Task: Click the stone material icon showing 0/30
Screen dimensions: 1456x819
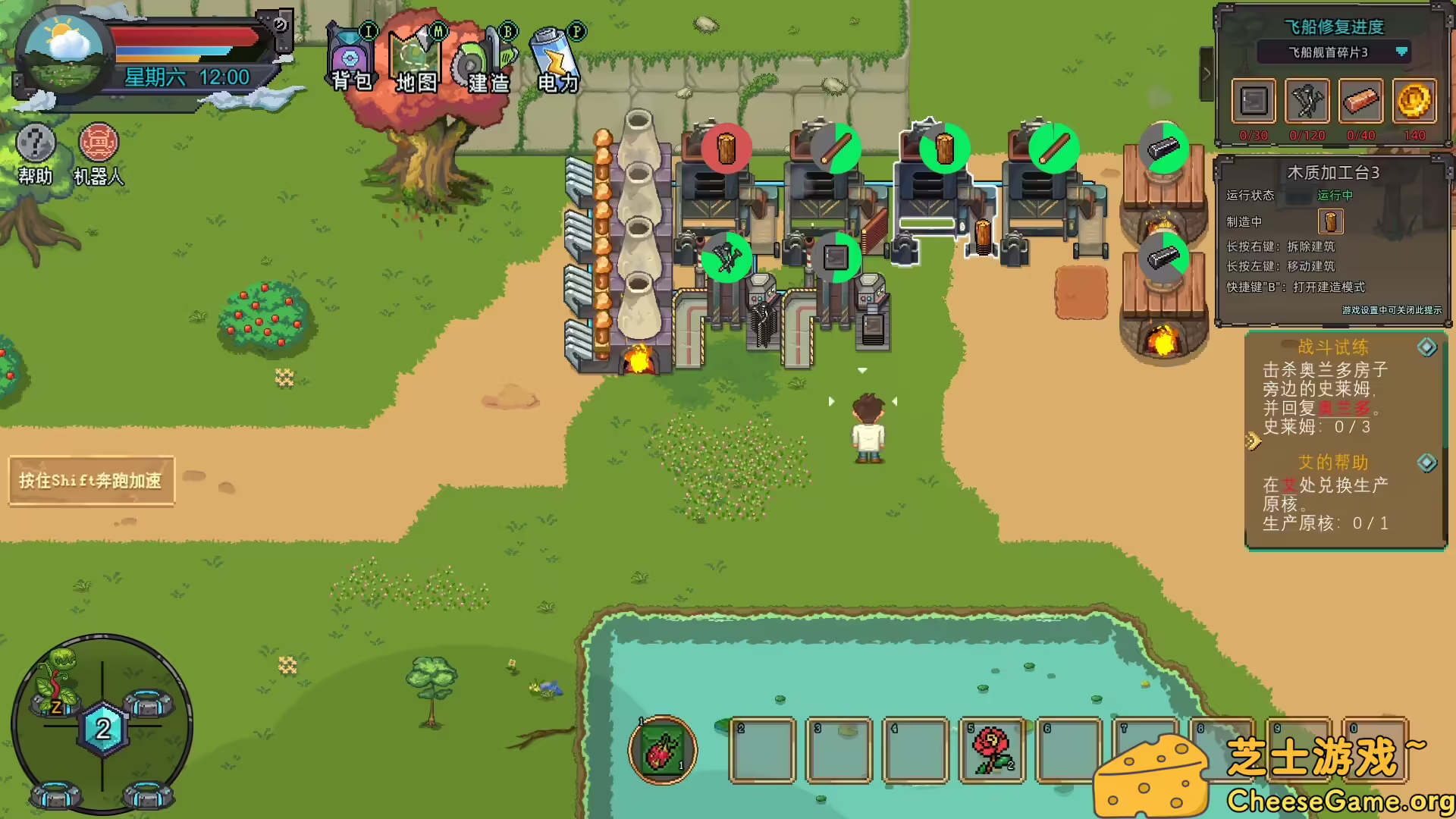Action: (1252, 102)
